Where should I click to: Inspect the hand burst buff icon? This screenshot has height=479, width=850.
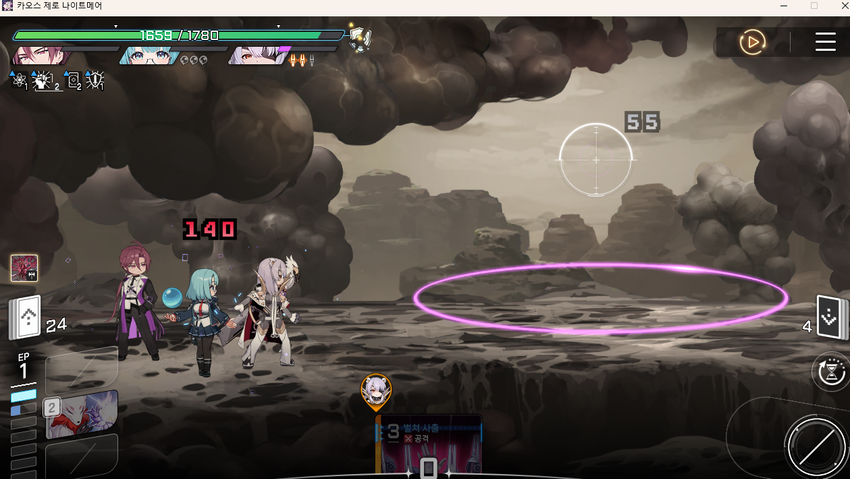pyautogui.click(x=44, y=81)
